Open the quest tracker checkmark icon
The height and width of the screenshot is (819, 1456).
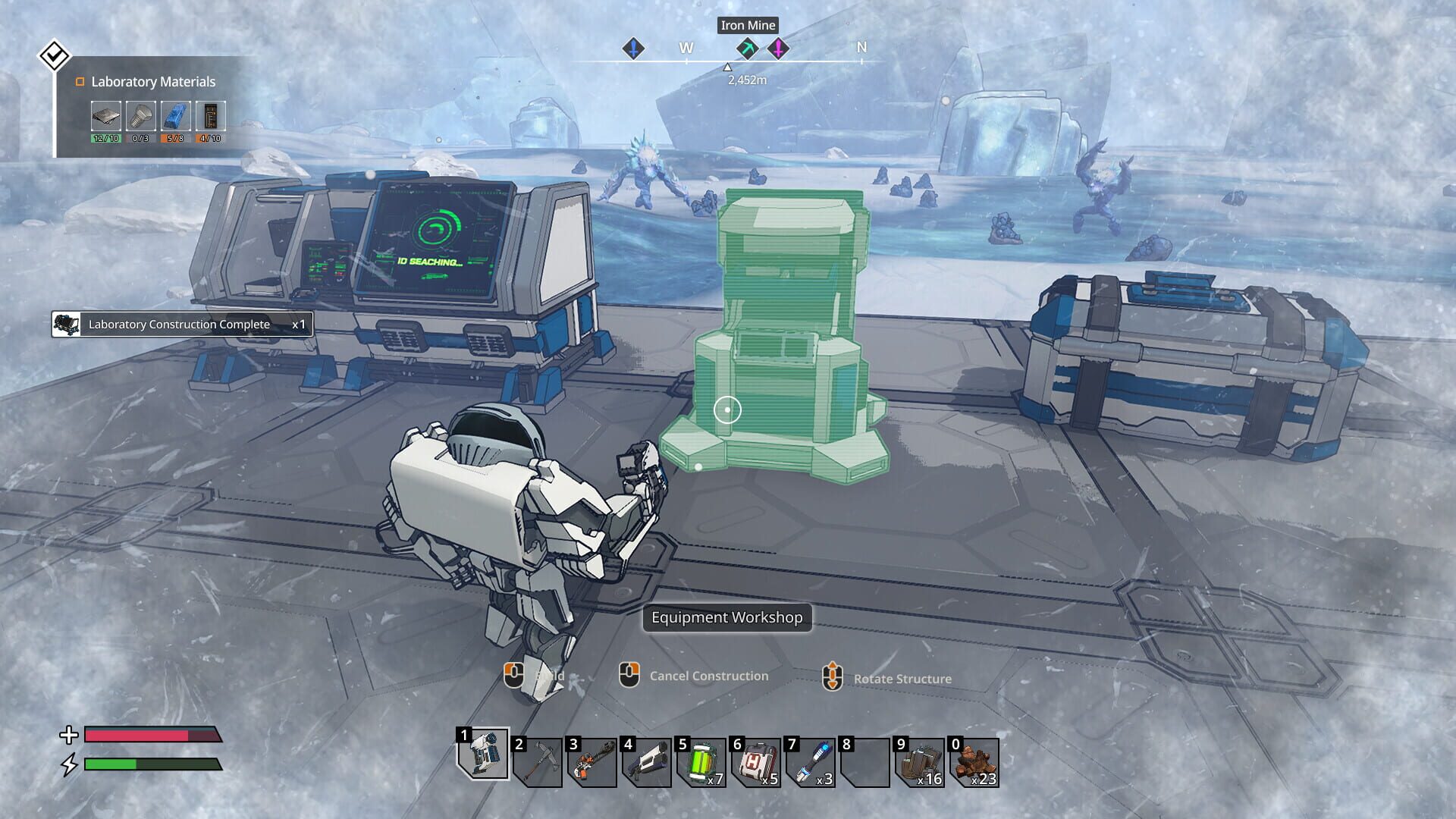pyautogui.click(x=54, y=55)
